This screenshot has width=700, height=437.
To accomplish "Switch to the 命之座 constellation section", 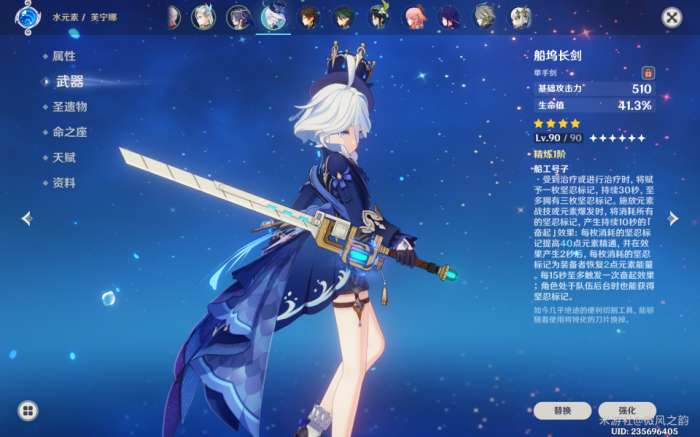I will point(70,132).
